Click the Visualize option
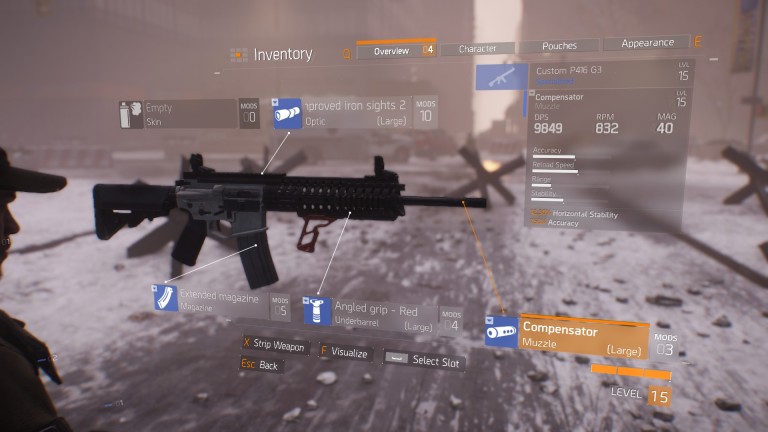 coord(344,353)
